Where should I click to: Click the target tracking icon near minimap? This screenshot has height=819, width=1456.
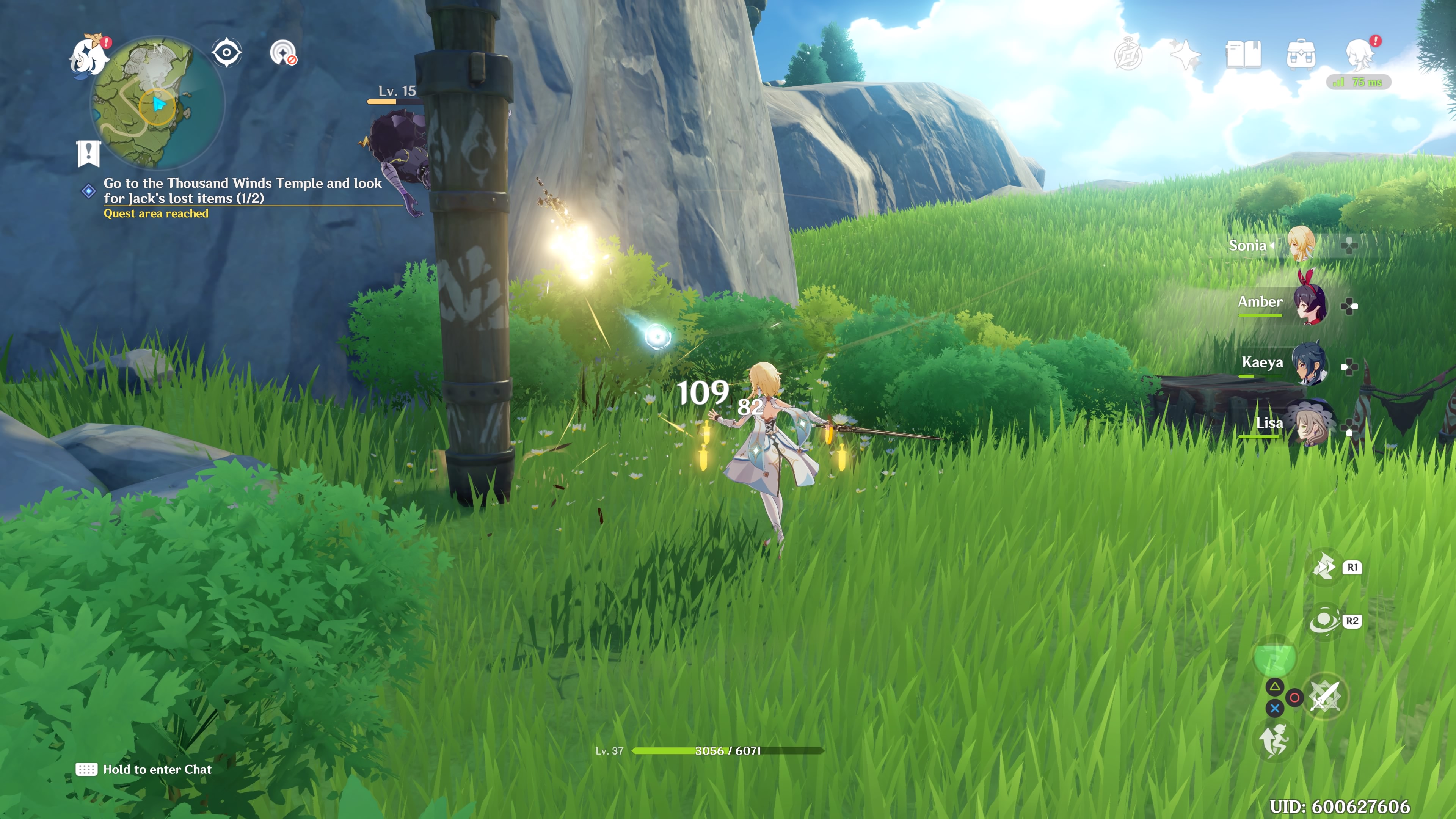[282, 53]
